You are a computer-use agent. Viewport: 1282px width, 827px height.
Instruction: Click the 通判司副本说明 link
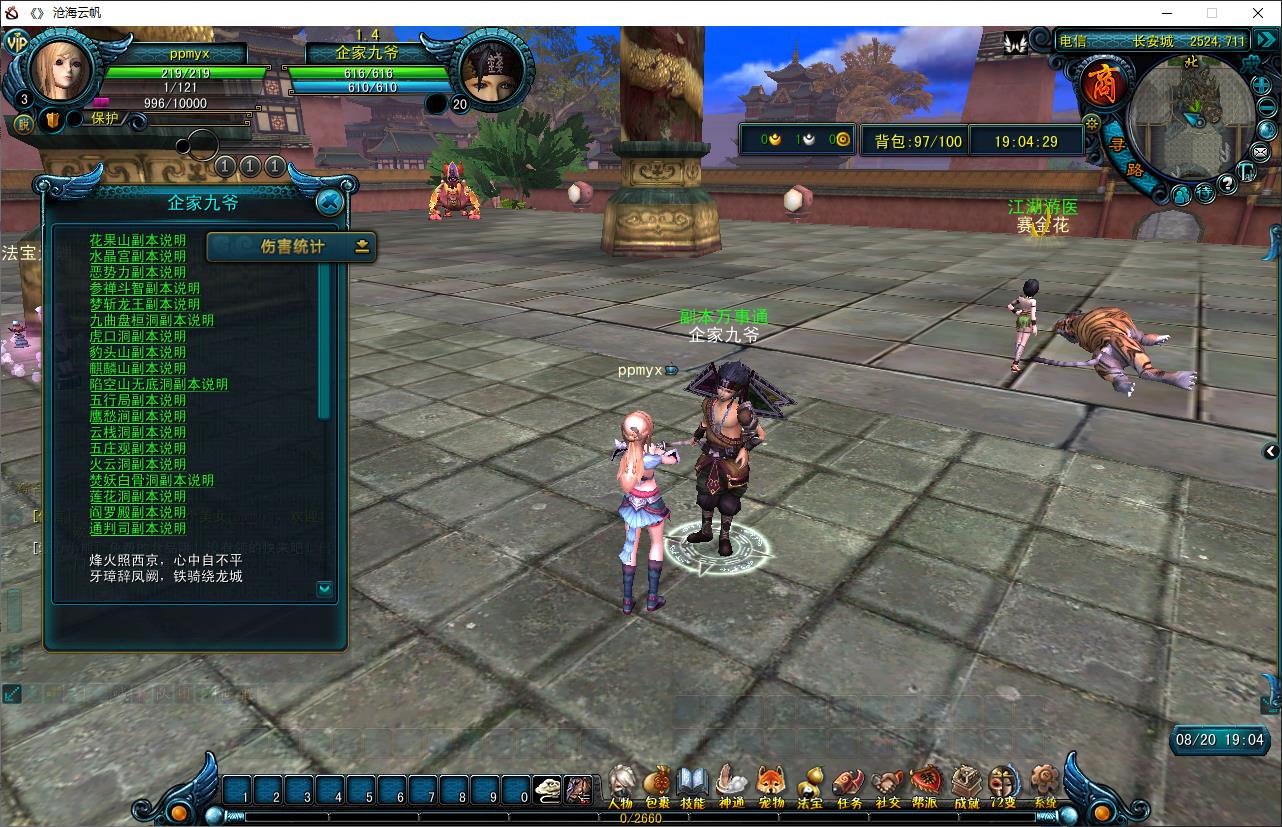[138, 528]
